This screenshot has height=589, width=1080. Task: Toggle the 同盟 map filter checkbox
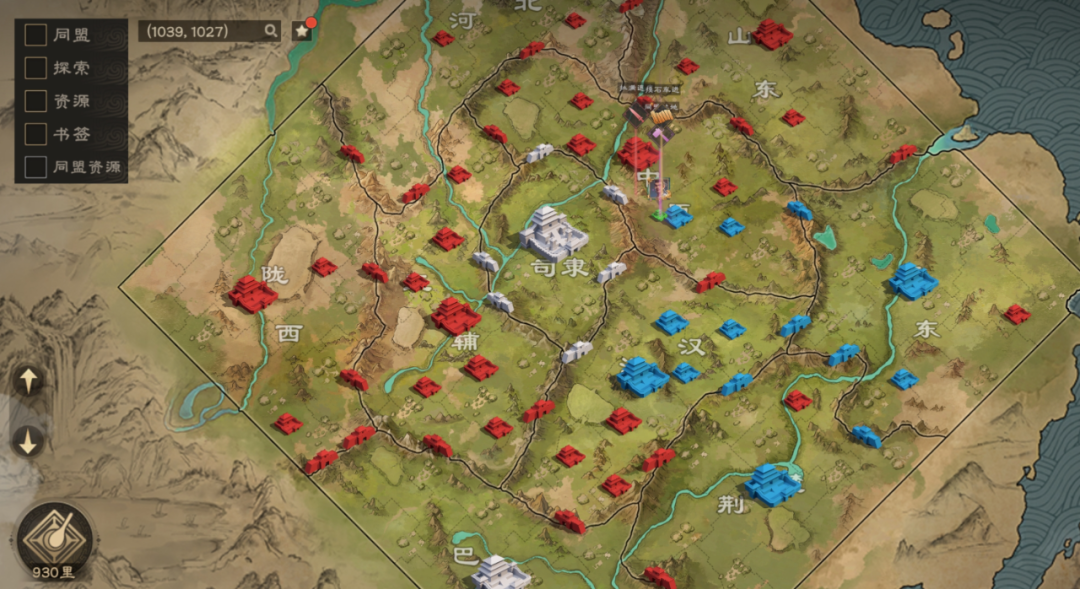click(x=36, y=35)
